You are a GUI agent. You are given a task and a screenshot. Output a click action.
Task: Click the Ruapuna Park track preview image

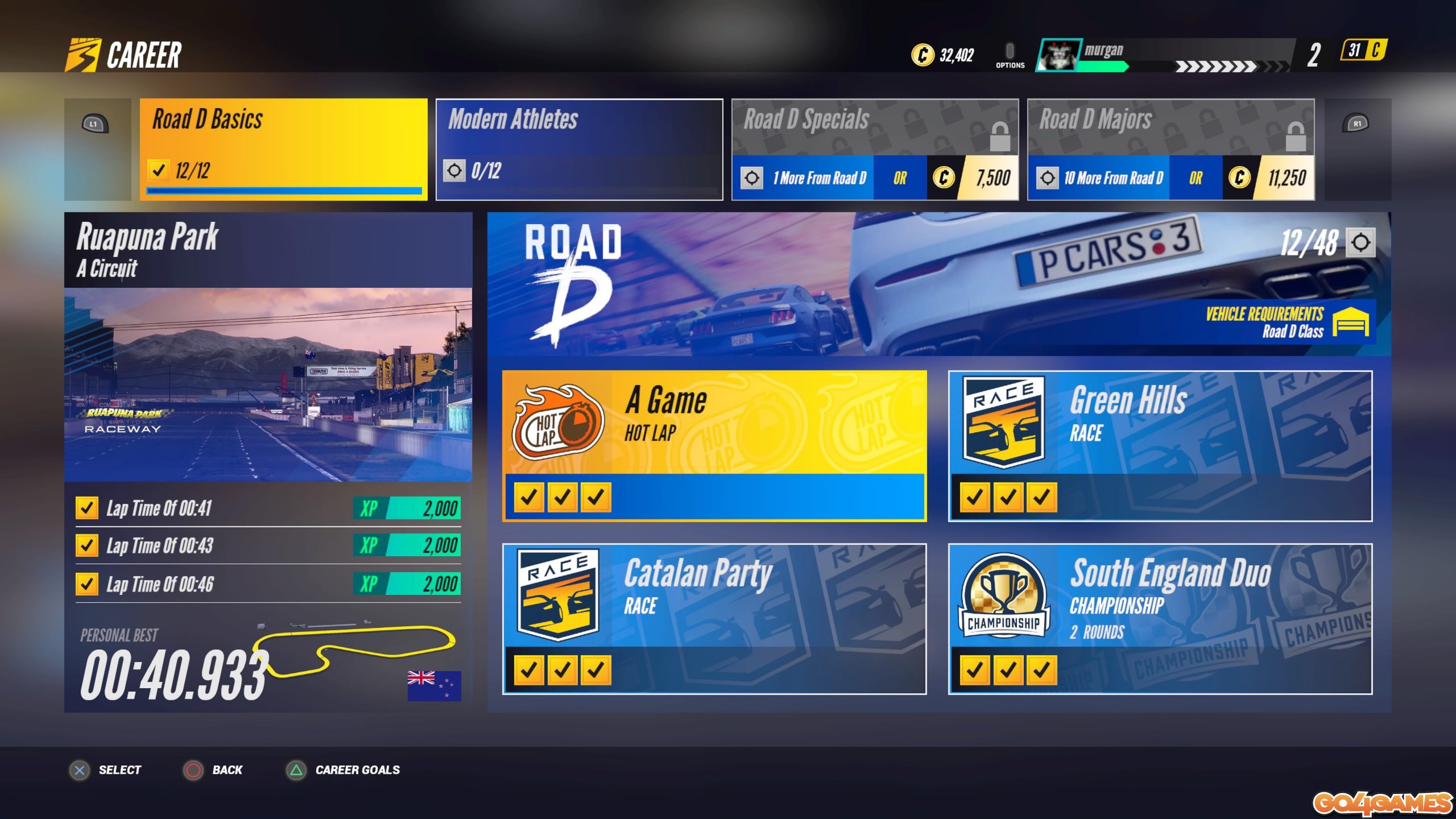coord(268,384)
